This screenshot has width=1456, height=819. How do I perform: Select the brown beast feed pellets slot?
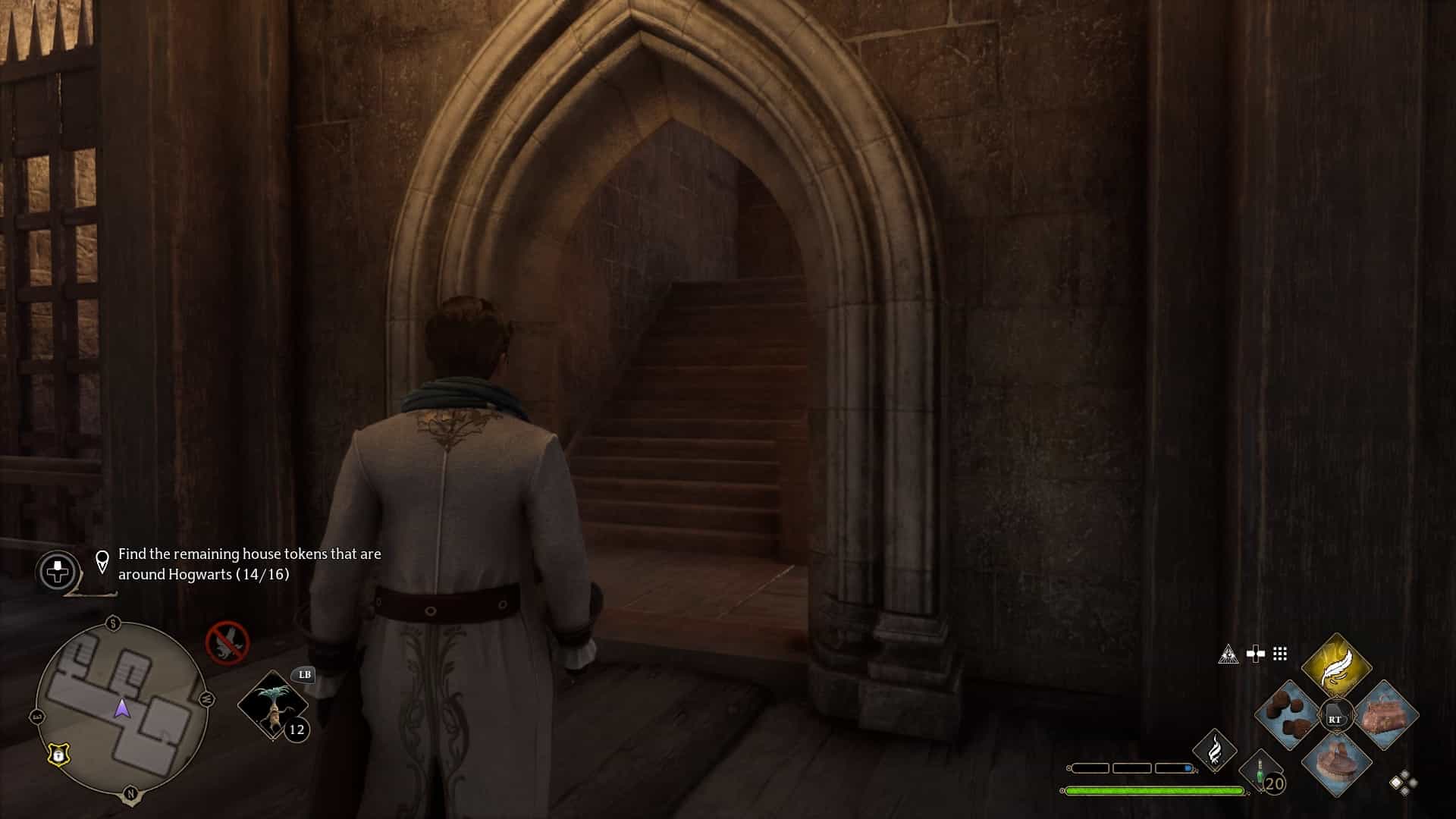click(x=1288, y=714)
